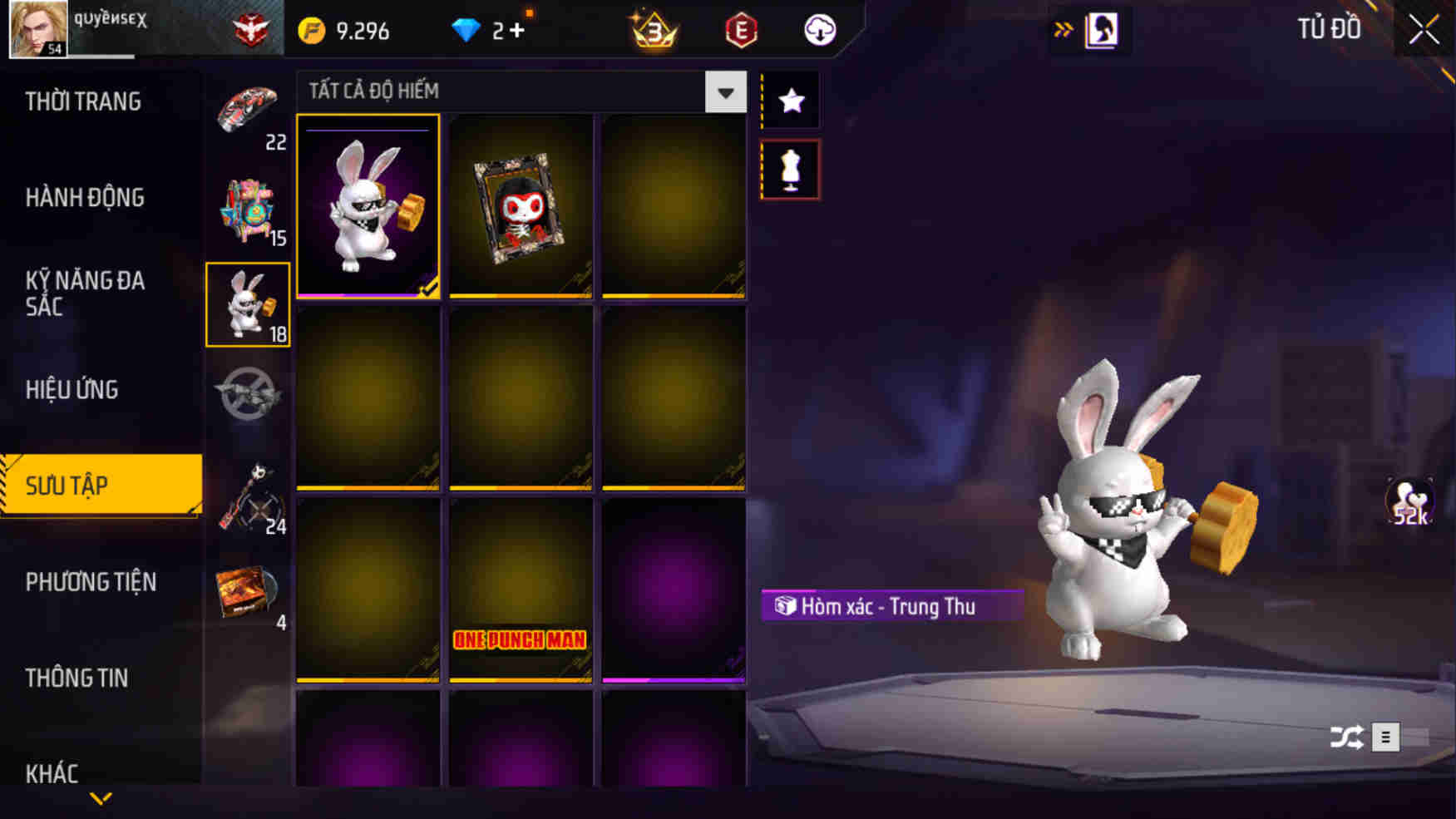Open the HIỆU ỨNG tab
The image size is (1456, 819).
(x=71, y=390)
